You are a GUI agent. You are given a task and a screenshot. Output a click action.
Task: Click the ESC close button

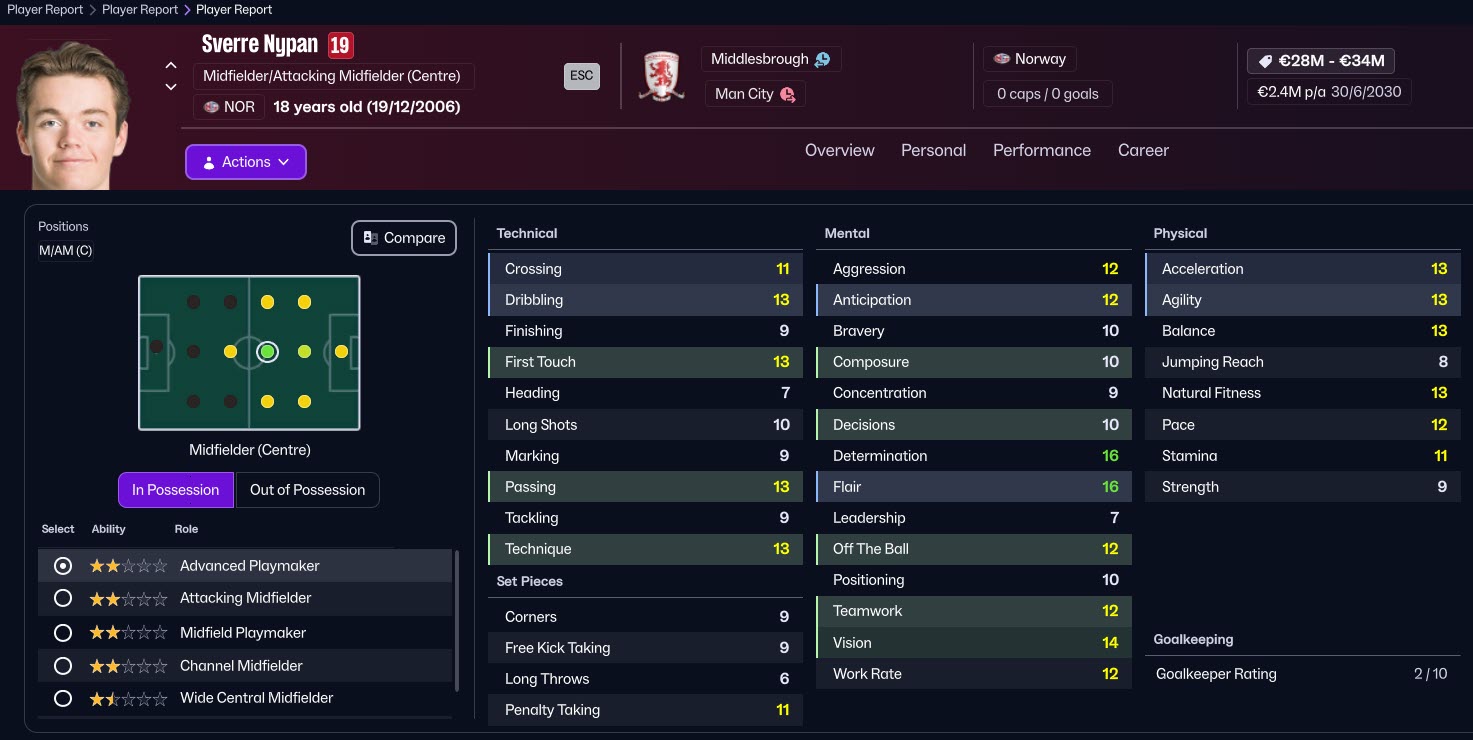[582, 76]
